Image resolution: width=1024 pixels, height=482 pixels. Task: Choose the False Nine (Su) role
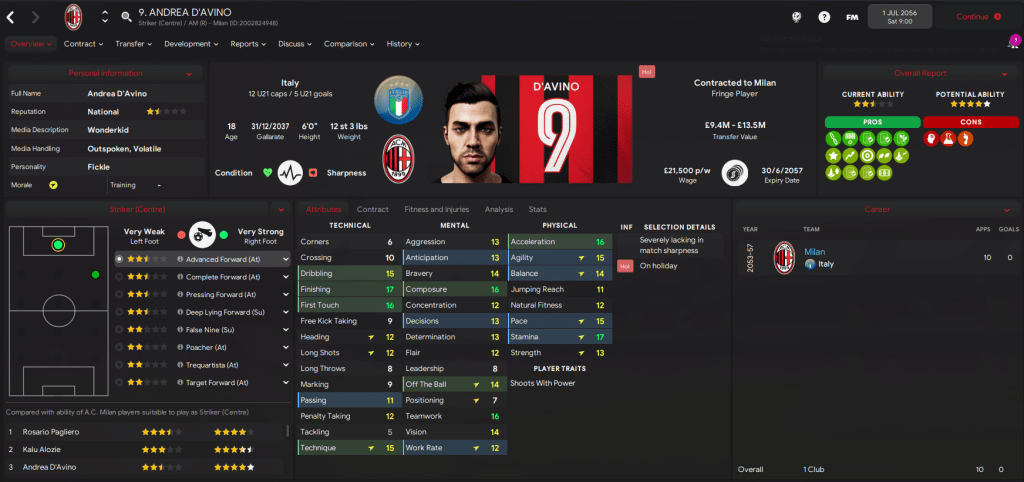tap(209, 329)
